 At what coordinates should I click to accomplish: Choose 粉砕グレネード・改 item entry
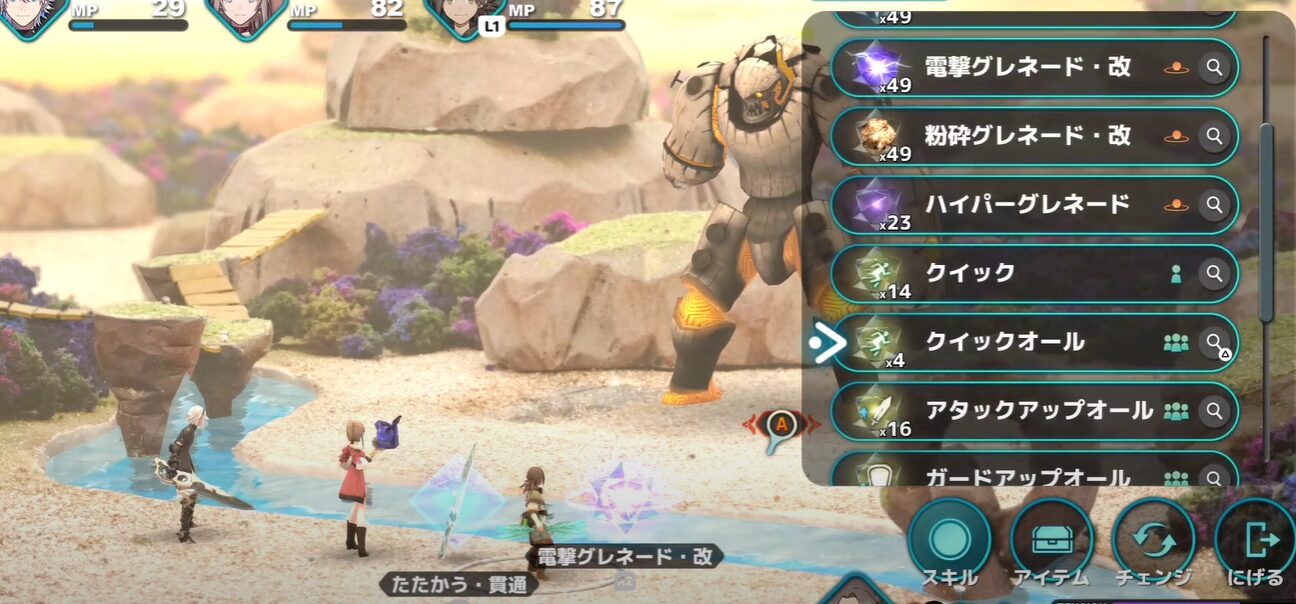pyautogui.click(x=1028, y=136)
